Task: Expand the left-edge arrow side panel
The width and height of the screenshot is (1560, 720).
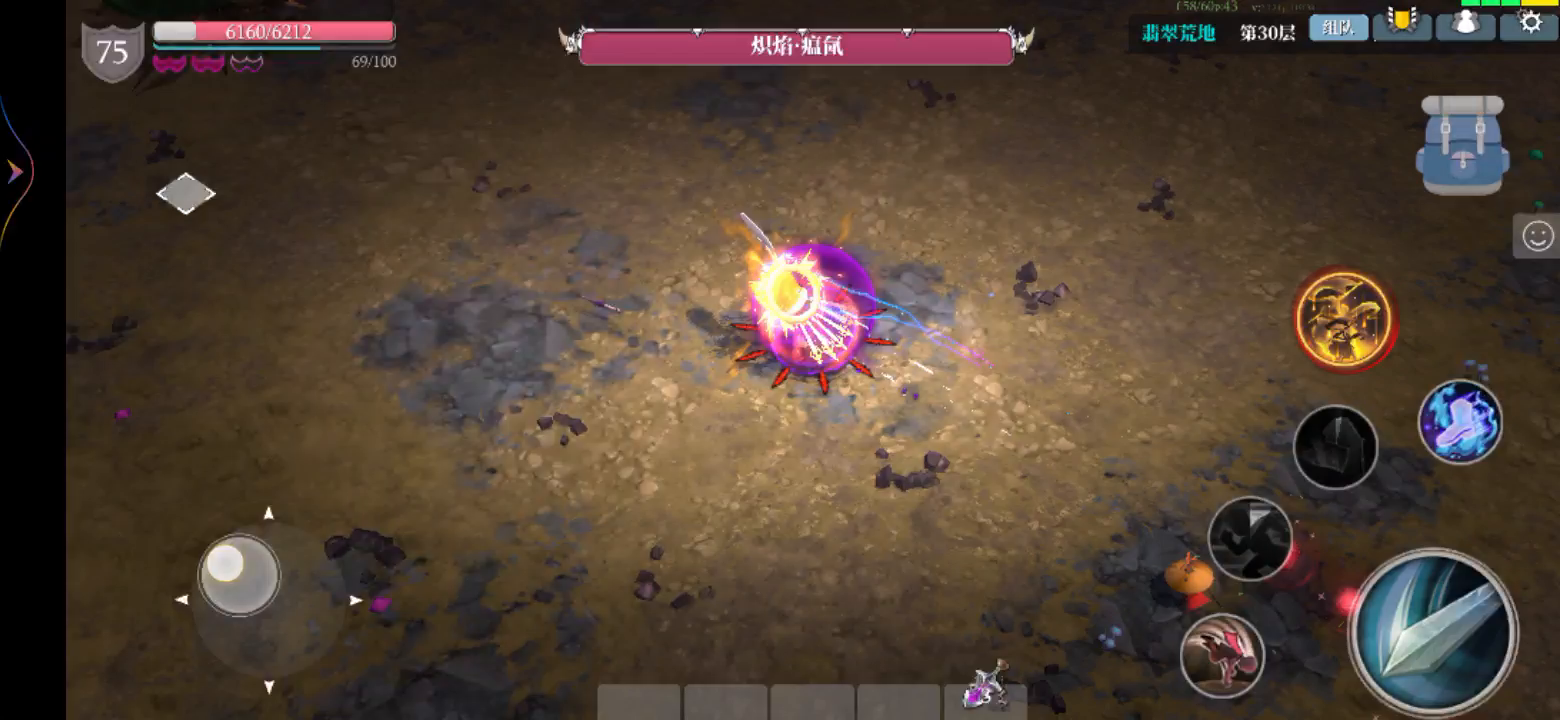Action: (14, 170)
